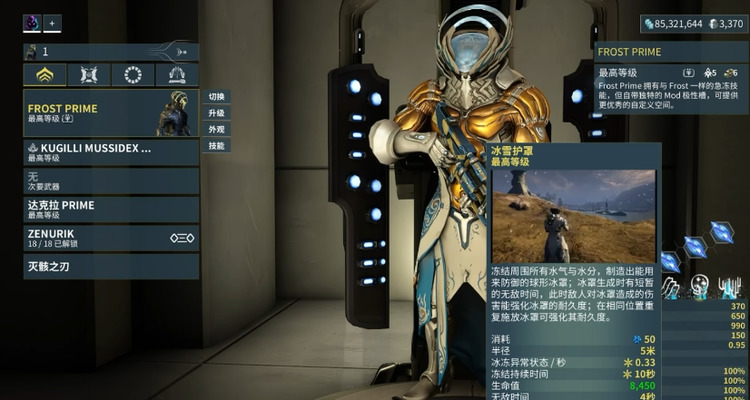Screen dimensions: 750x400
Task: Open the player avatar icon
Action: (x=31, y=23)
